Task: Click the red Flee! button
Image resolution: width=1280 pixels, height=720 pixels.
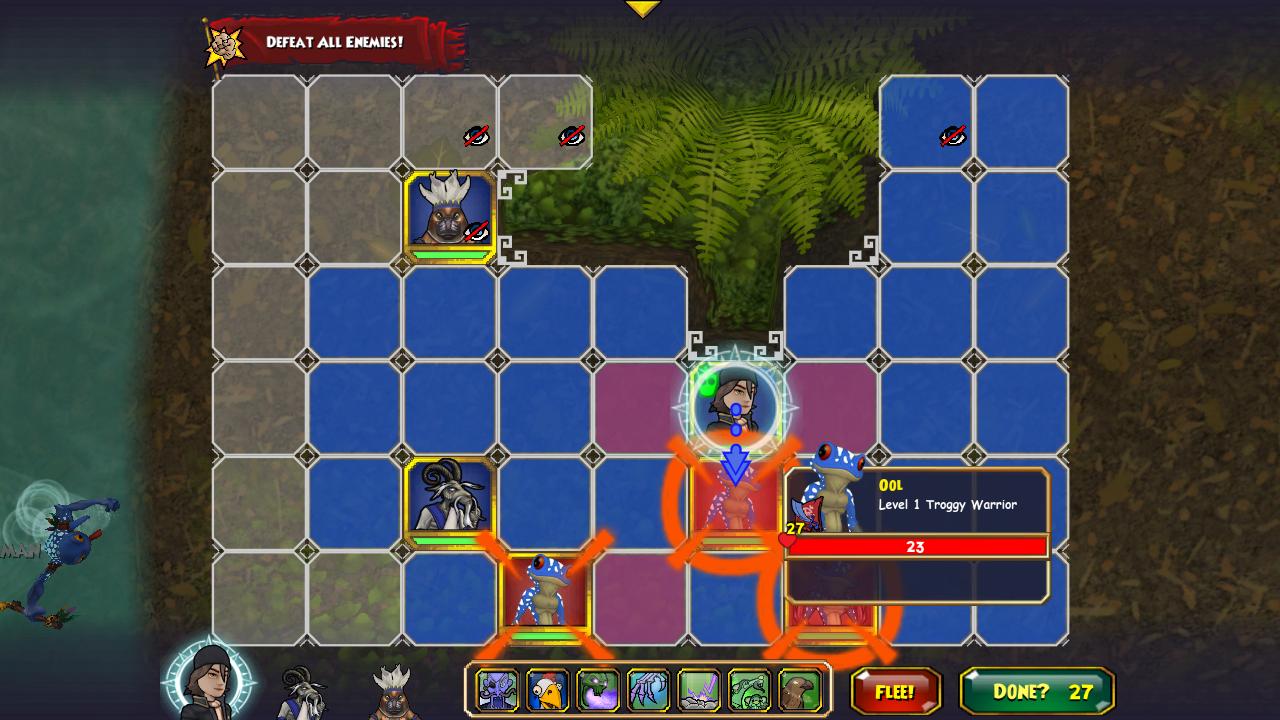Action: (x=895, y=691)
